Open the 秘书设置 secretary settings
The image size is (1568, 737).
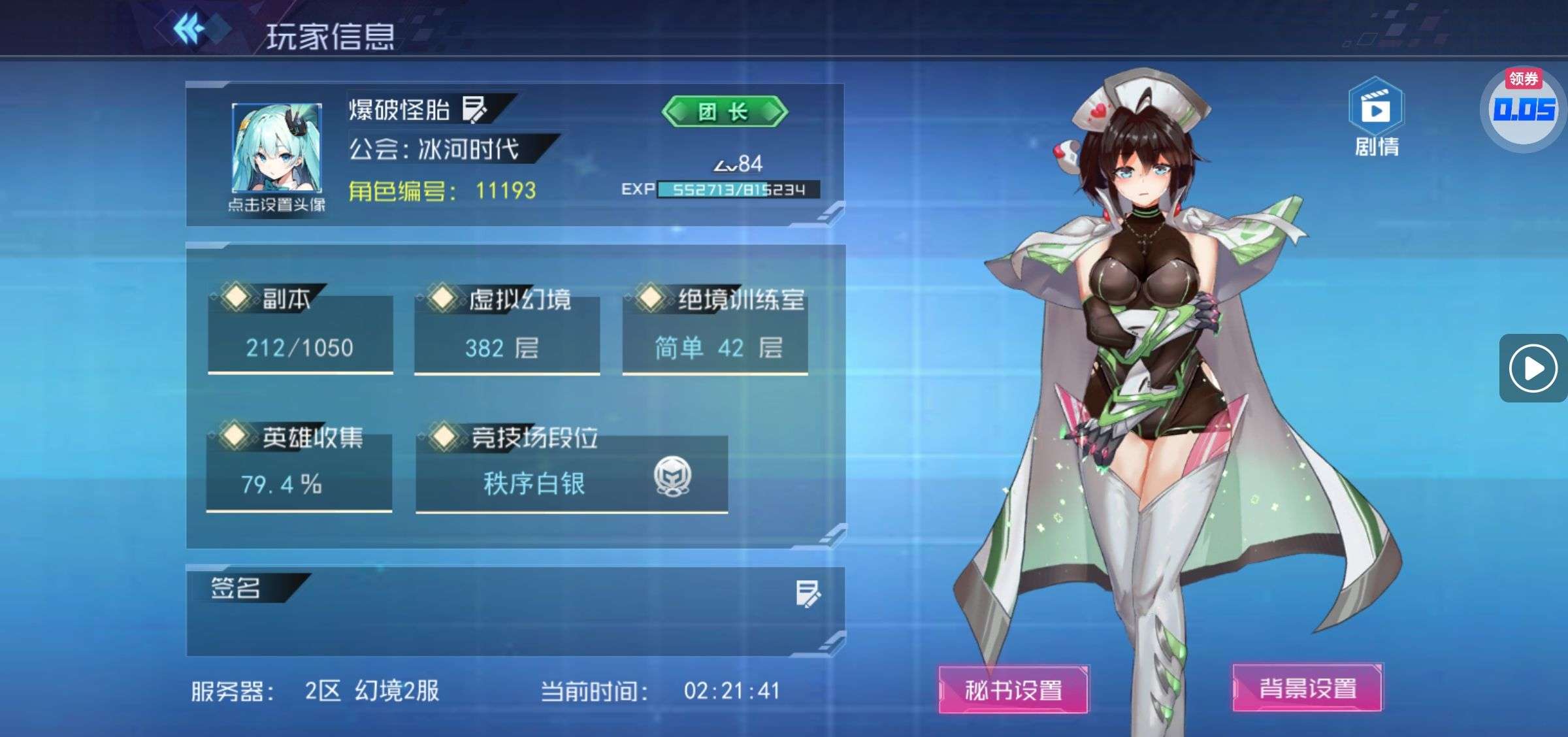(1013, 689)
